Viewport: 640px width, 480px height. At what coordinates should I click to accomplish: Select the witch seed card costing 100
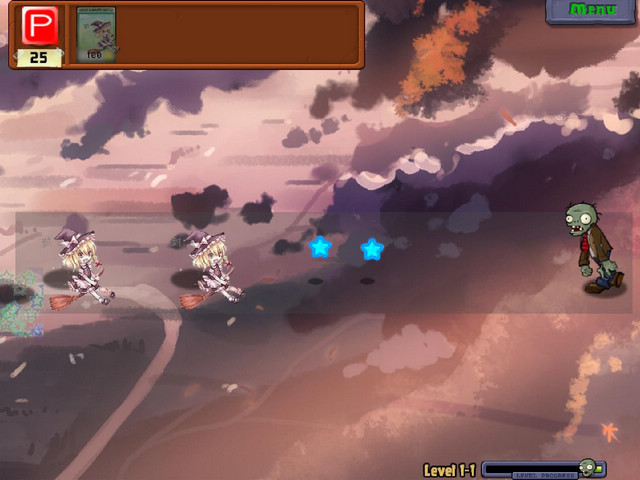point(98,35)
